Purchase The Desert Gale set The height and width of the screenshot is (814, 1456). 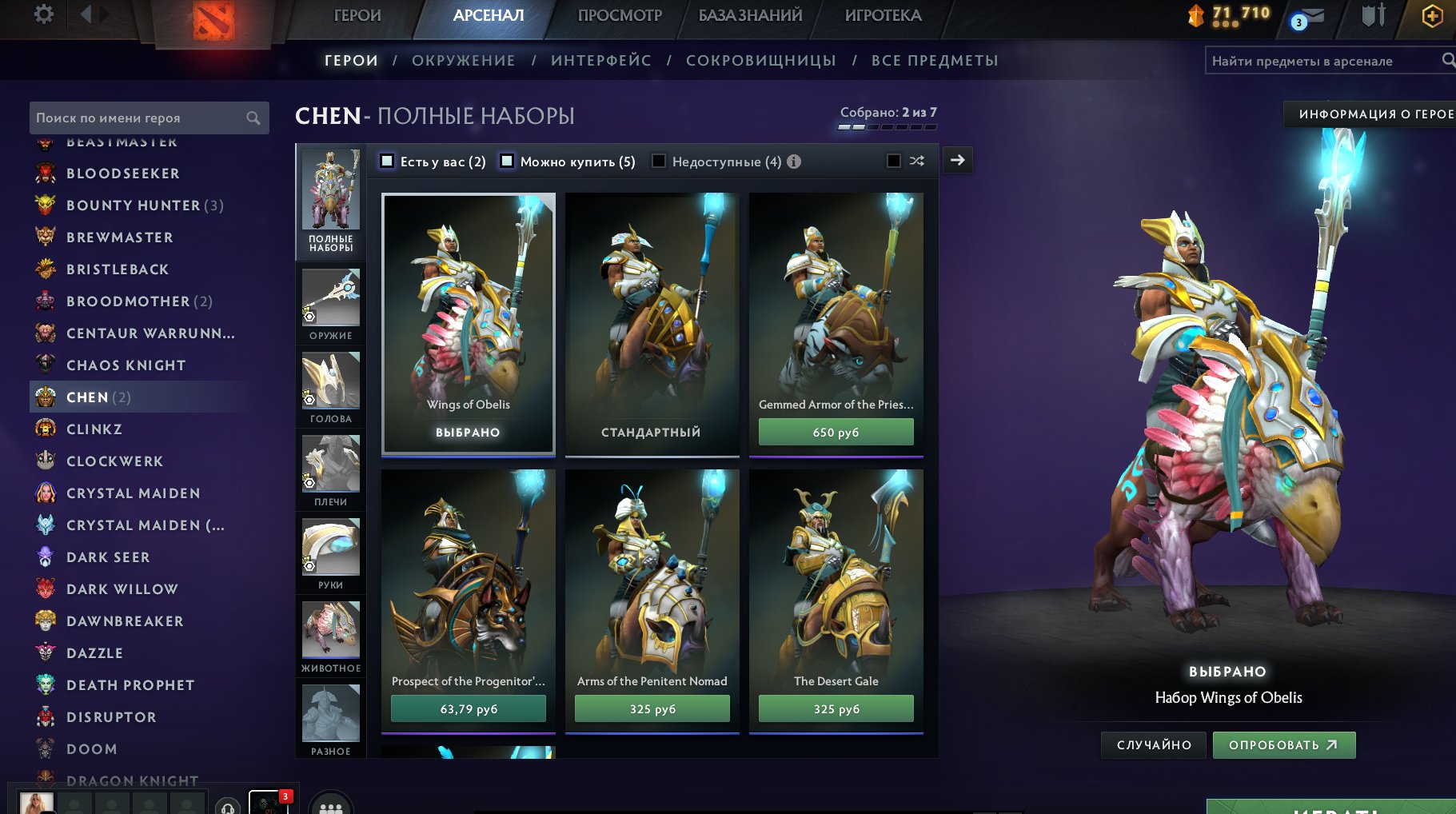[836, 709]
